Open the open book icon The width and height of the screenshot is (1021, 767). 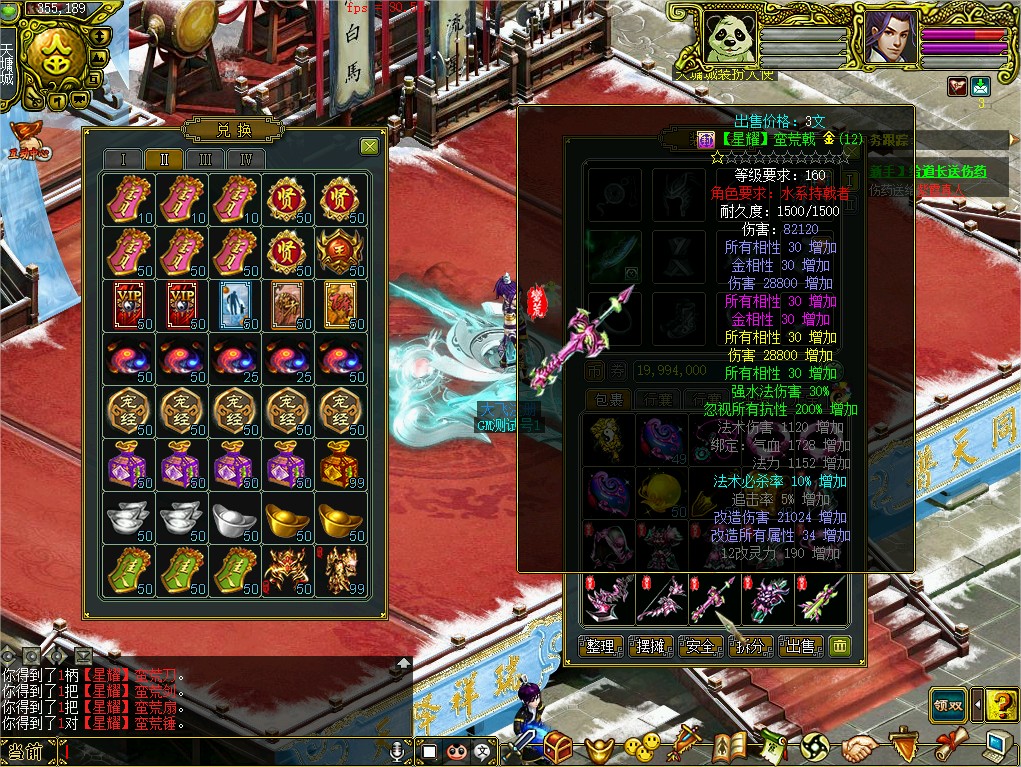pyautogui.click(x=731, y=746)
